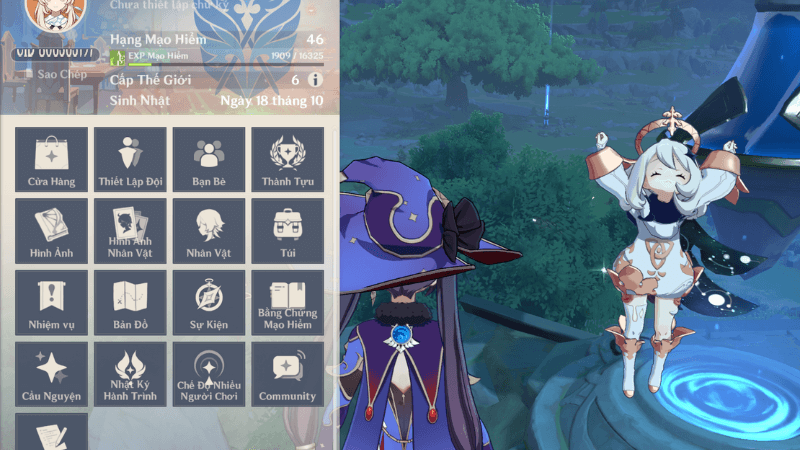Open the Nhân Vật character screen
The image size is (800, 450).
coord(209,231)
